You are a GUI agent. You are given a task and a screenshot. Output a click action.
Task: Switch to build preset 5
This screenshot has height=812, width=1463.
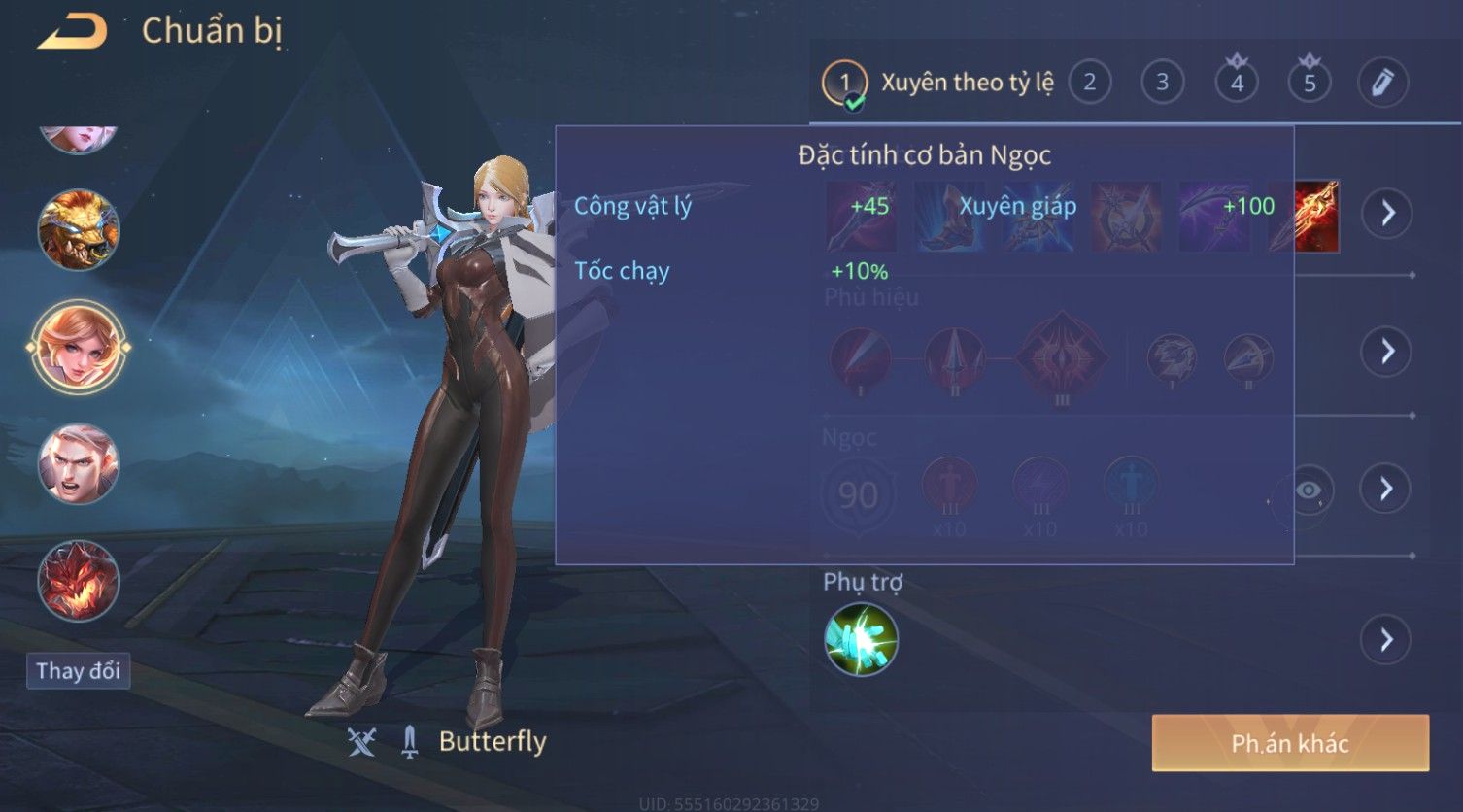coord(1310,83)
